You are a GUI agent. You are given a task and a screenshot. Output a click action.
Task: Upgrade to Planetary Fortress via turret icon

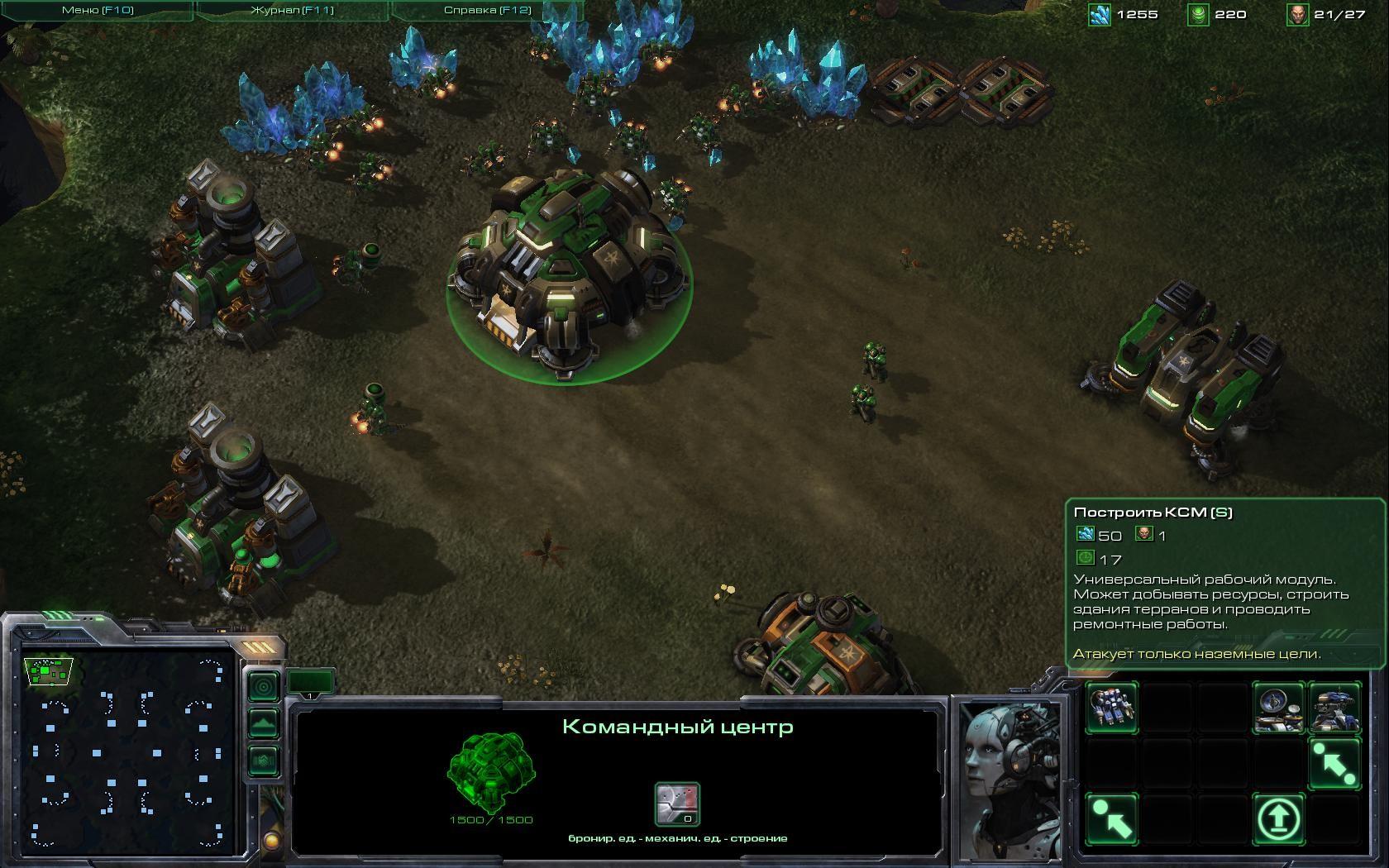[x=1334, y=708]
